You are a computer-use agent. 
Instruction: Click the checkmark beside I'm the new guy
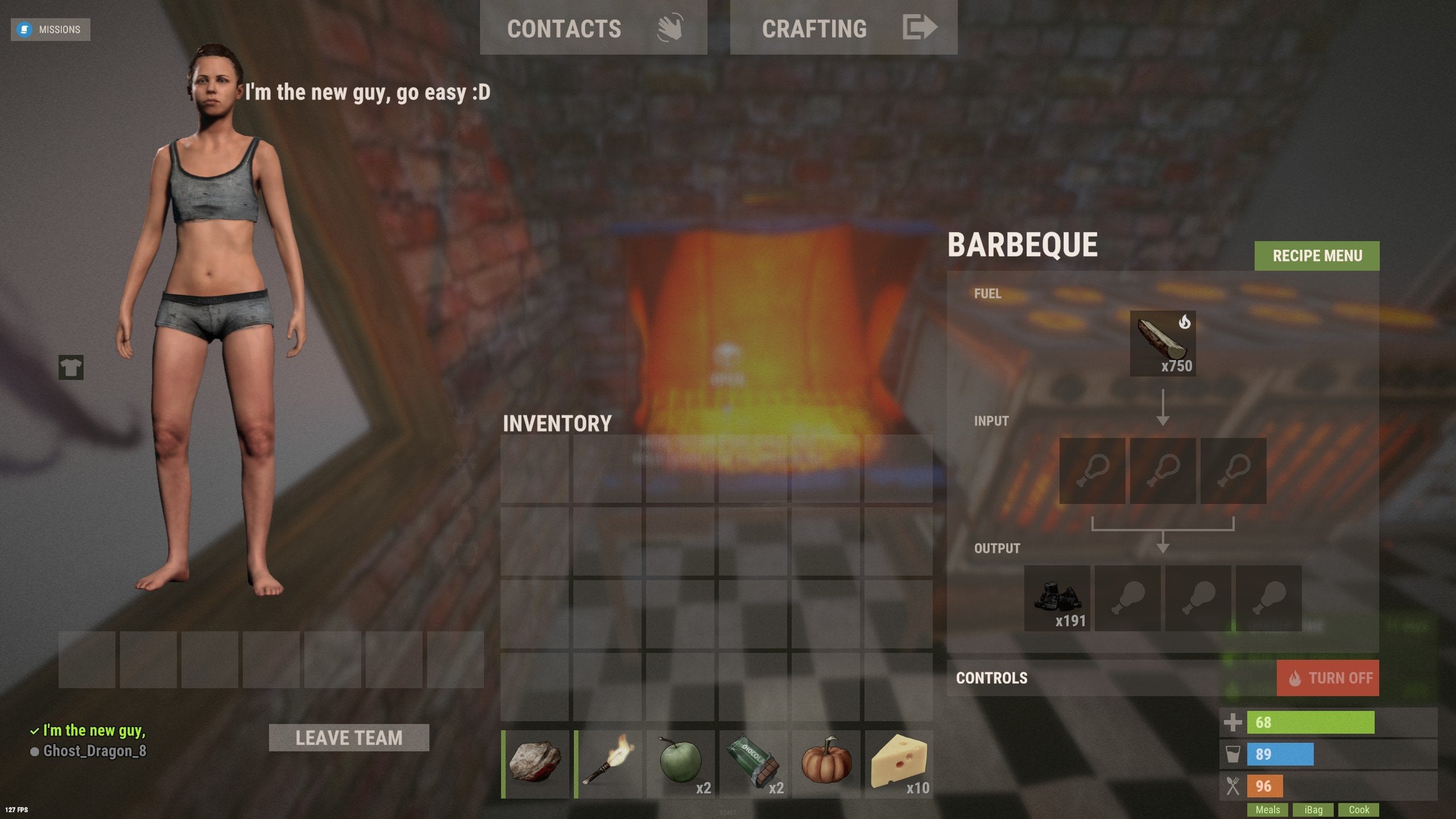pyautogui.click(x=35, y=730)
